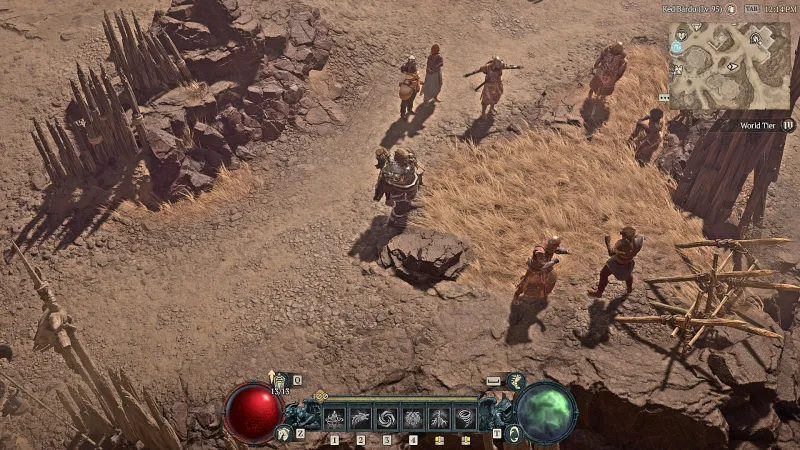
Task: Select the blue waypoint marker on minimap
Action: click(677, 47)
